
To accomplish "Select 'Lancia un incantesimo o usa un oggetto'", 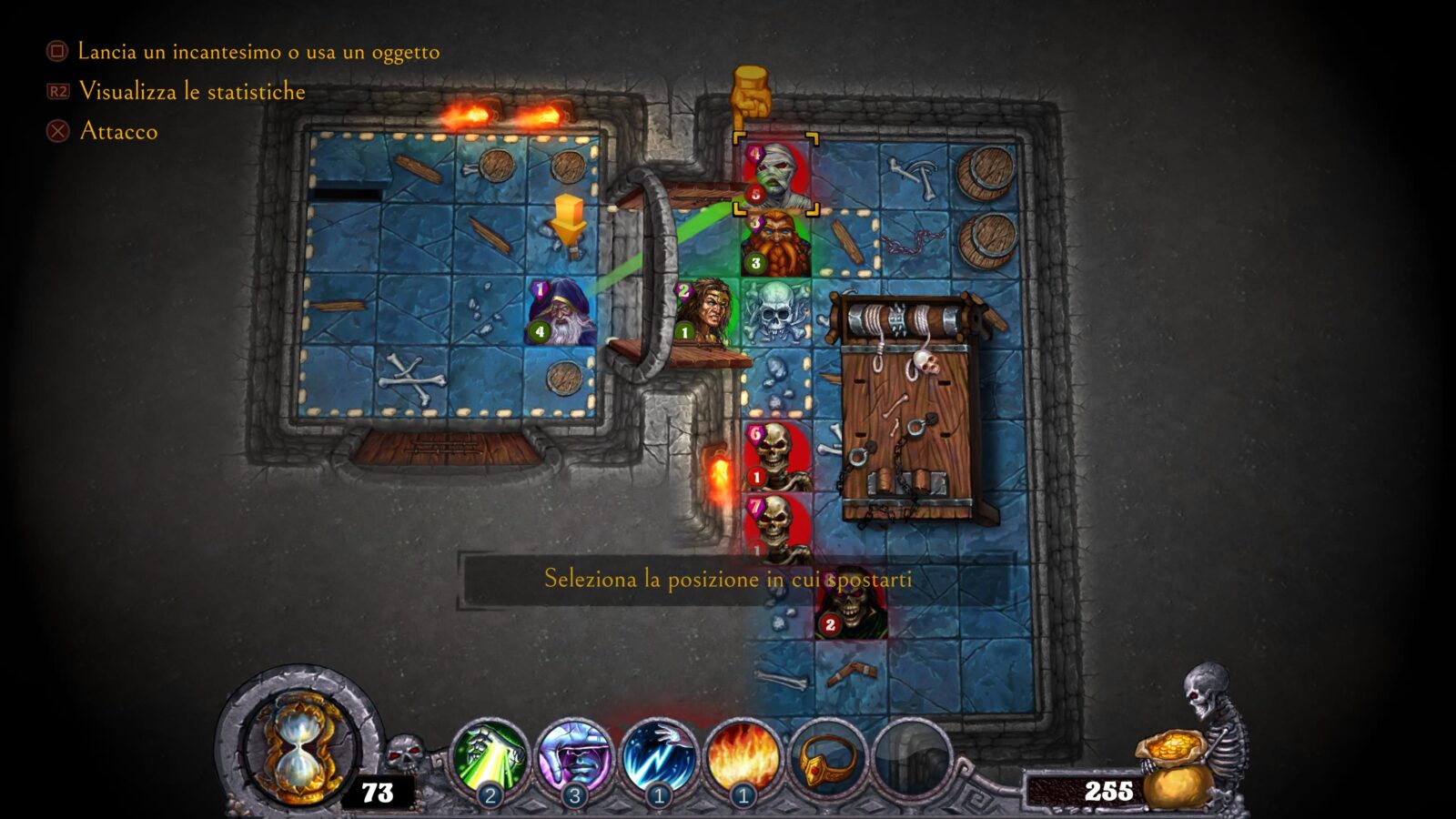I will 259,53.
